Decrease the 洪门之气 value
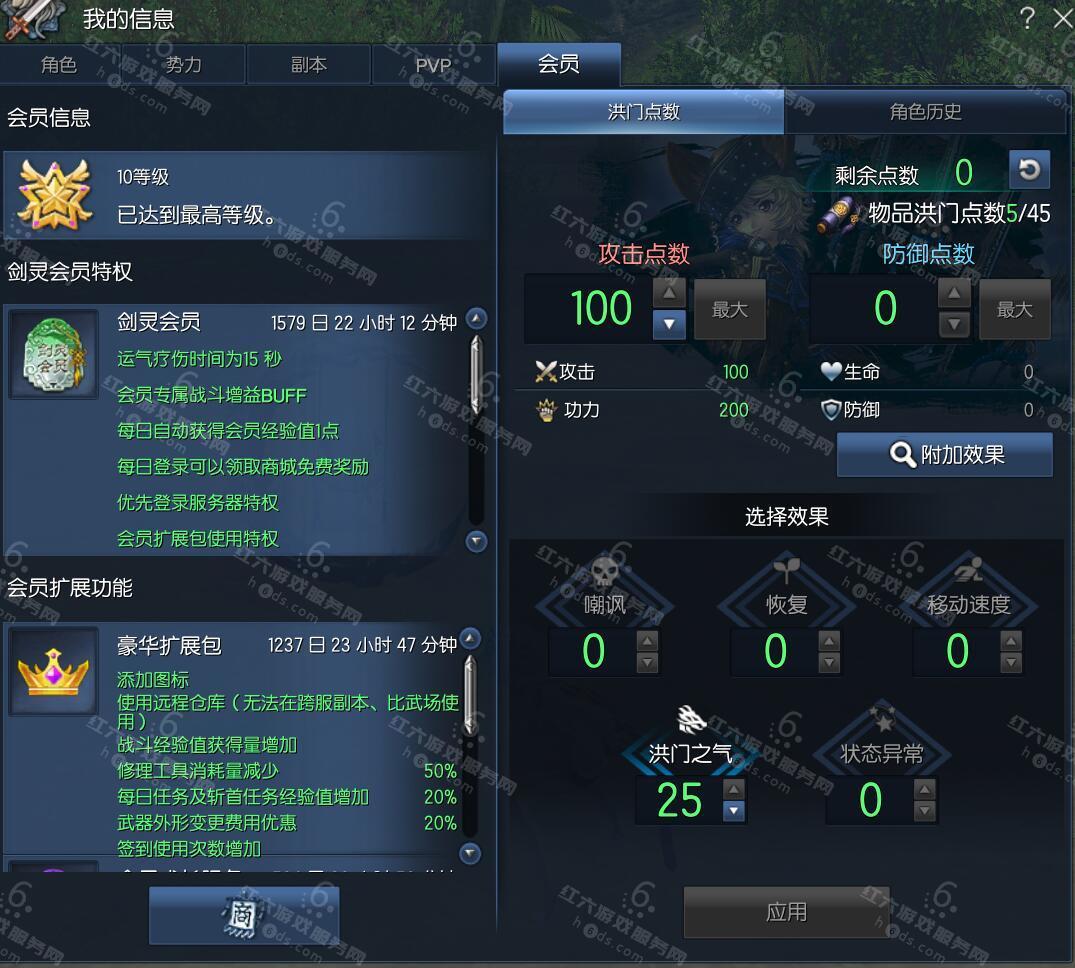The width and height of the screenshot is (1075, 968). (x=734, y=811)
